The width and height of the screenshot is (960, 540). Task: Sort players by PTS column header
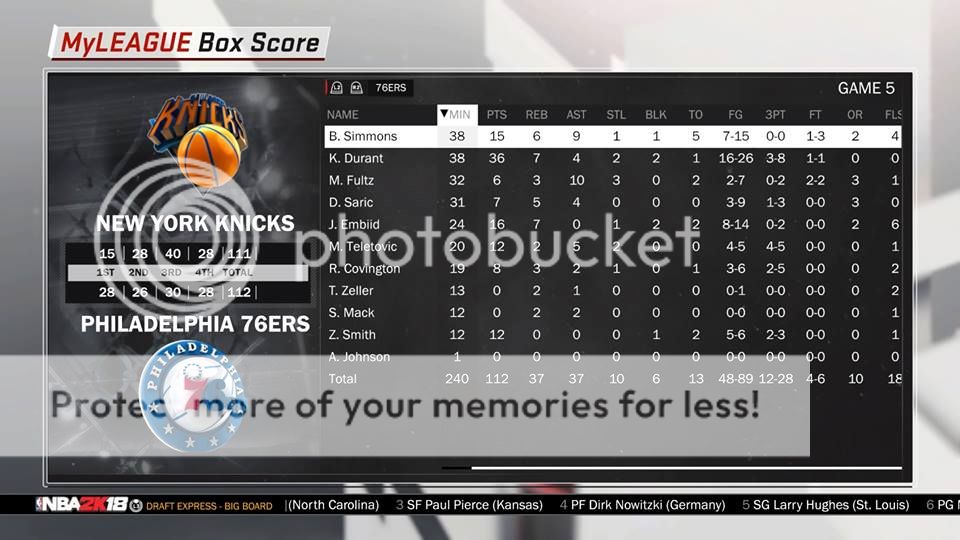(496, 115)
